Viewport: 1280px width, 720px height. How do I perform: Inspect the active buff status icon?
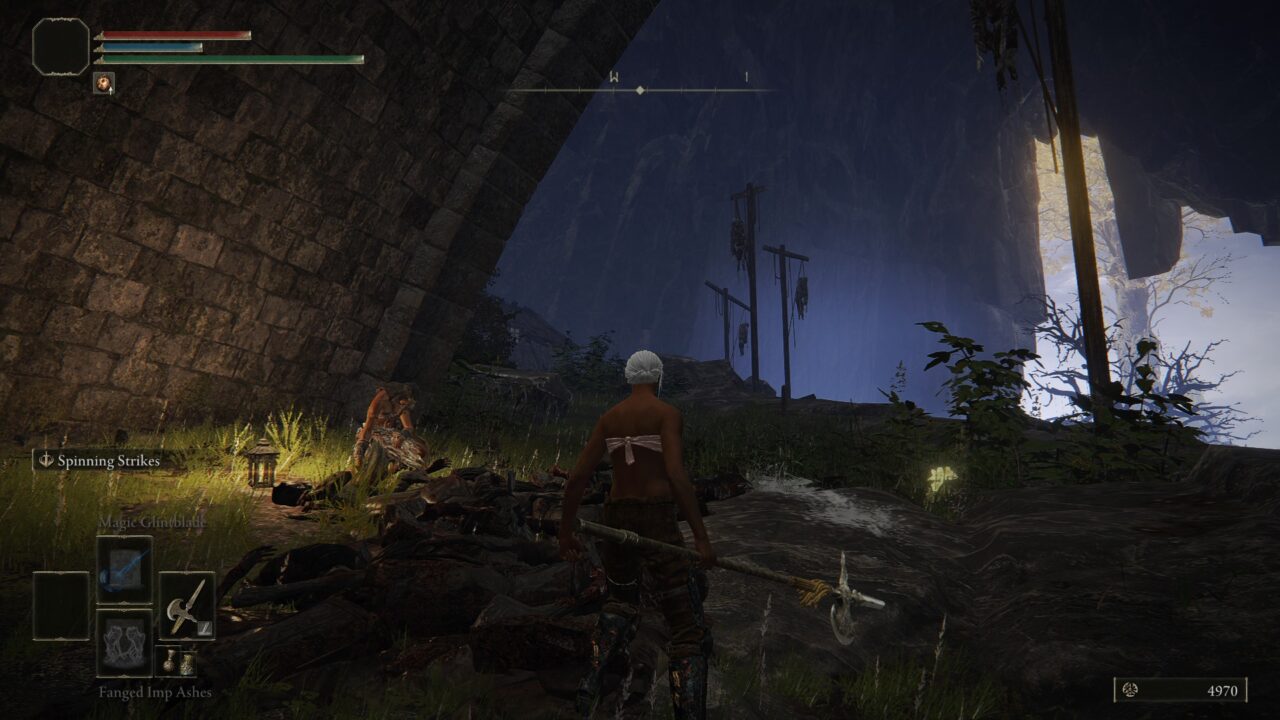point(103,83)
